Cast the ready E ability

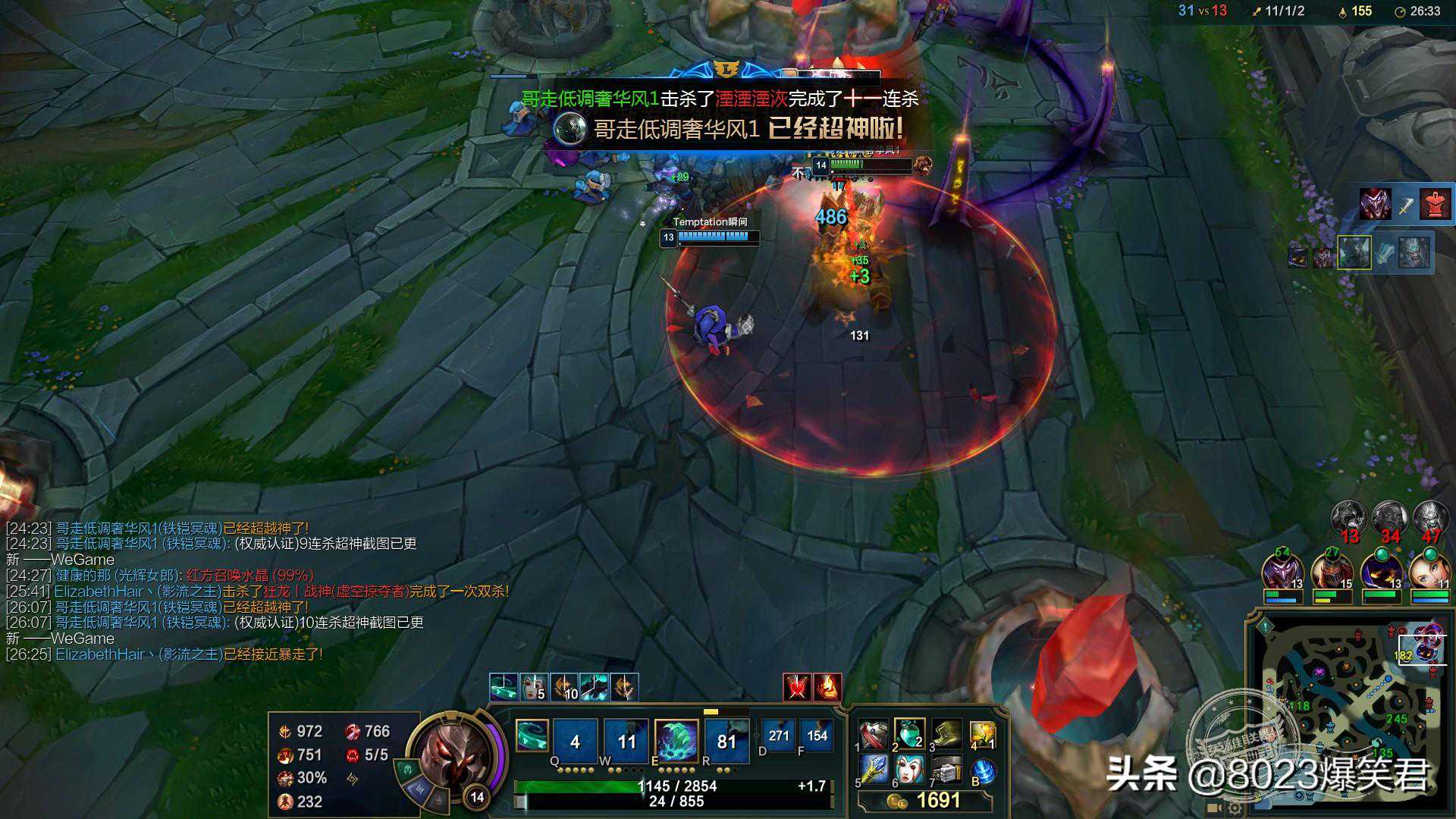coord(676,740)
